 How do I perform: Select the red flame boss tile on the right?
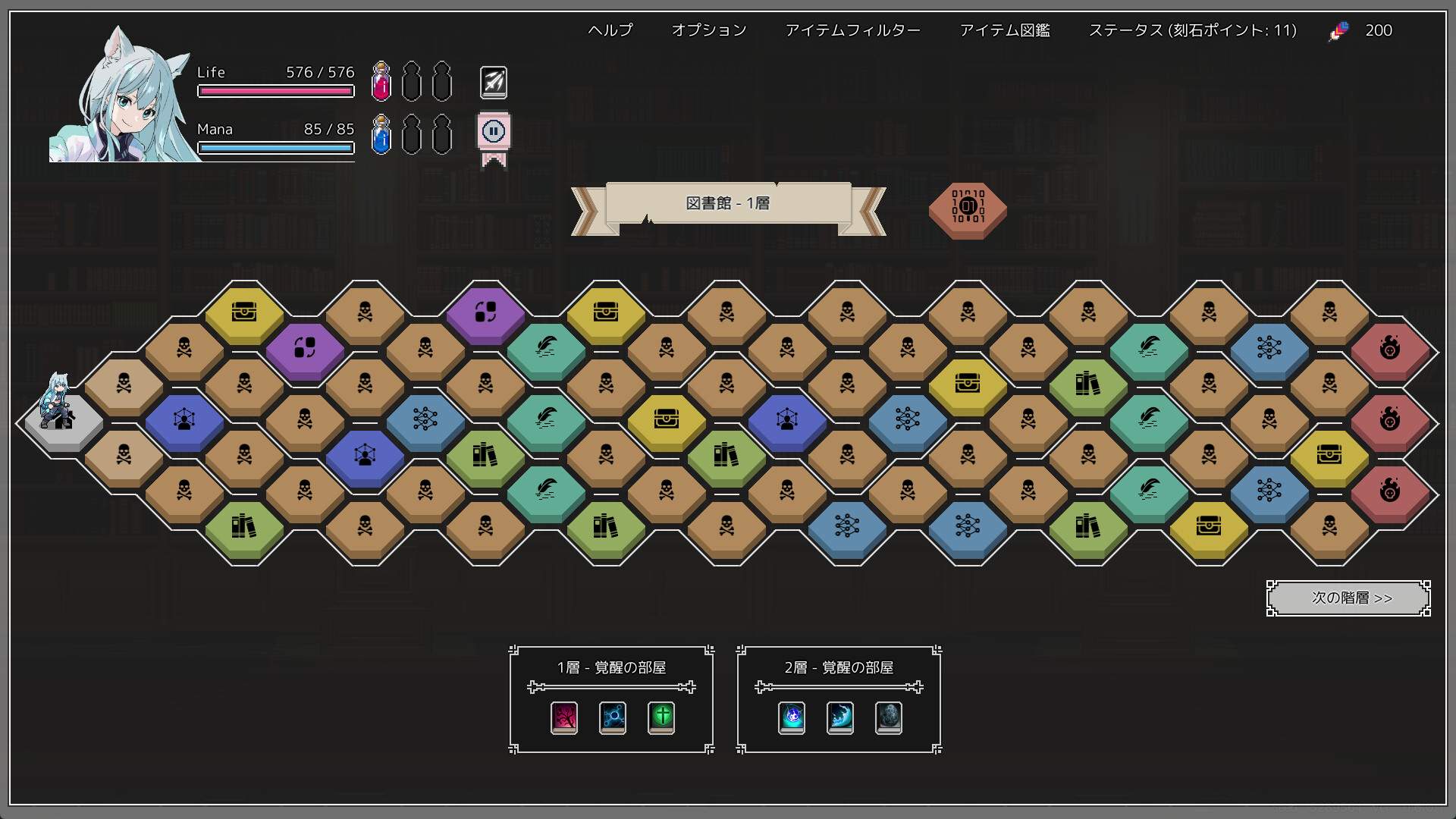1390,347
